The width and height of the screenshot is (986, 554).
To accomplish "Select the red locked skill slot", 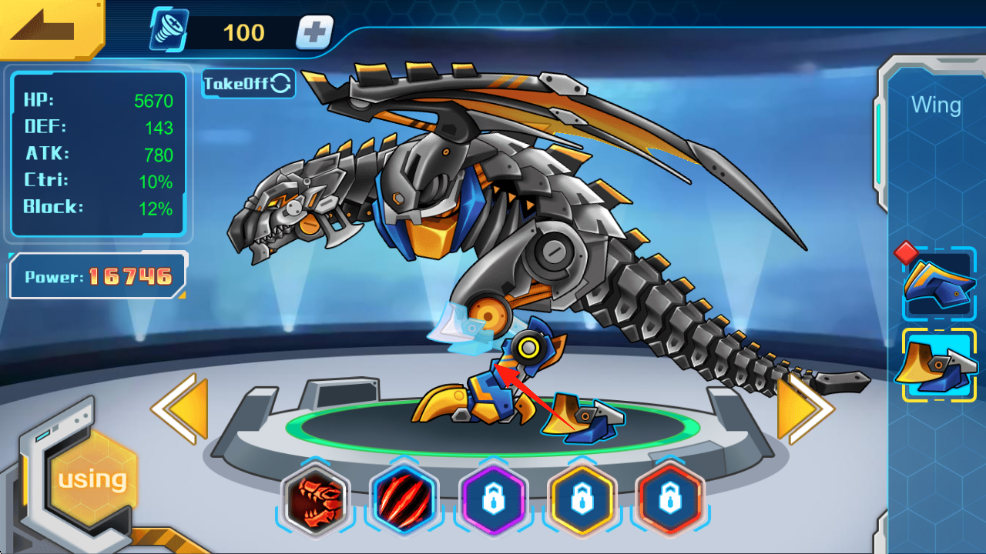I will (x=670, y=498).
